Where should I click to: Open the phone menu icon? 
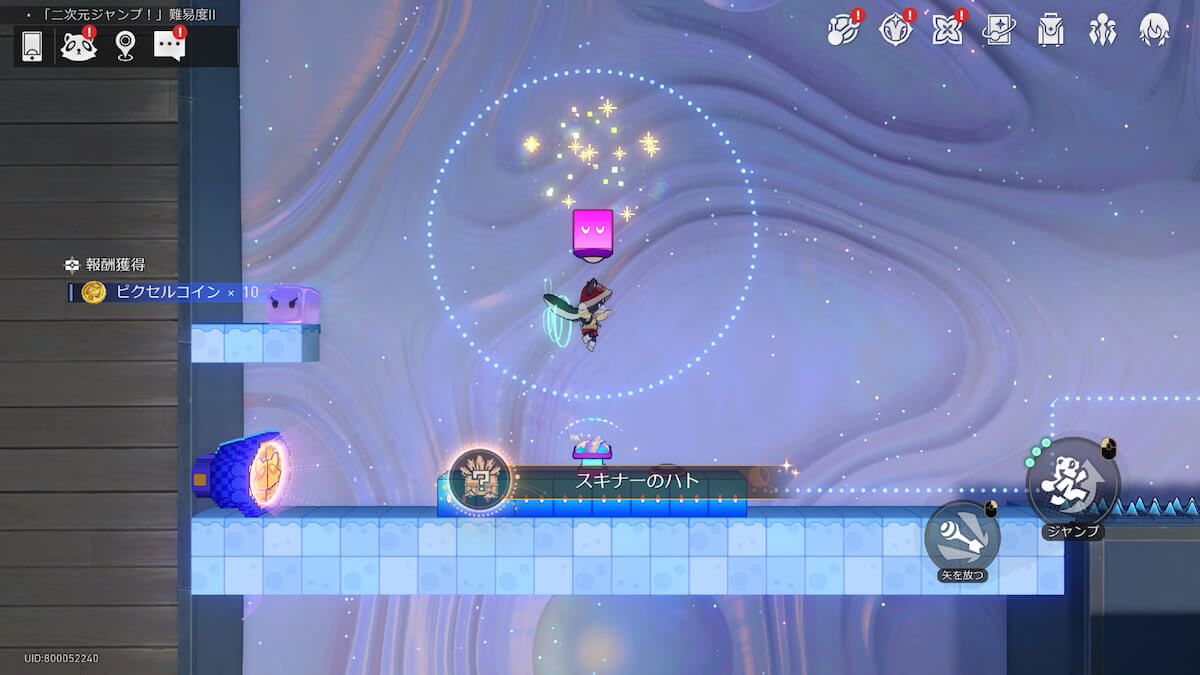(32, 46)
